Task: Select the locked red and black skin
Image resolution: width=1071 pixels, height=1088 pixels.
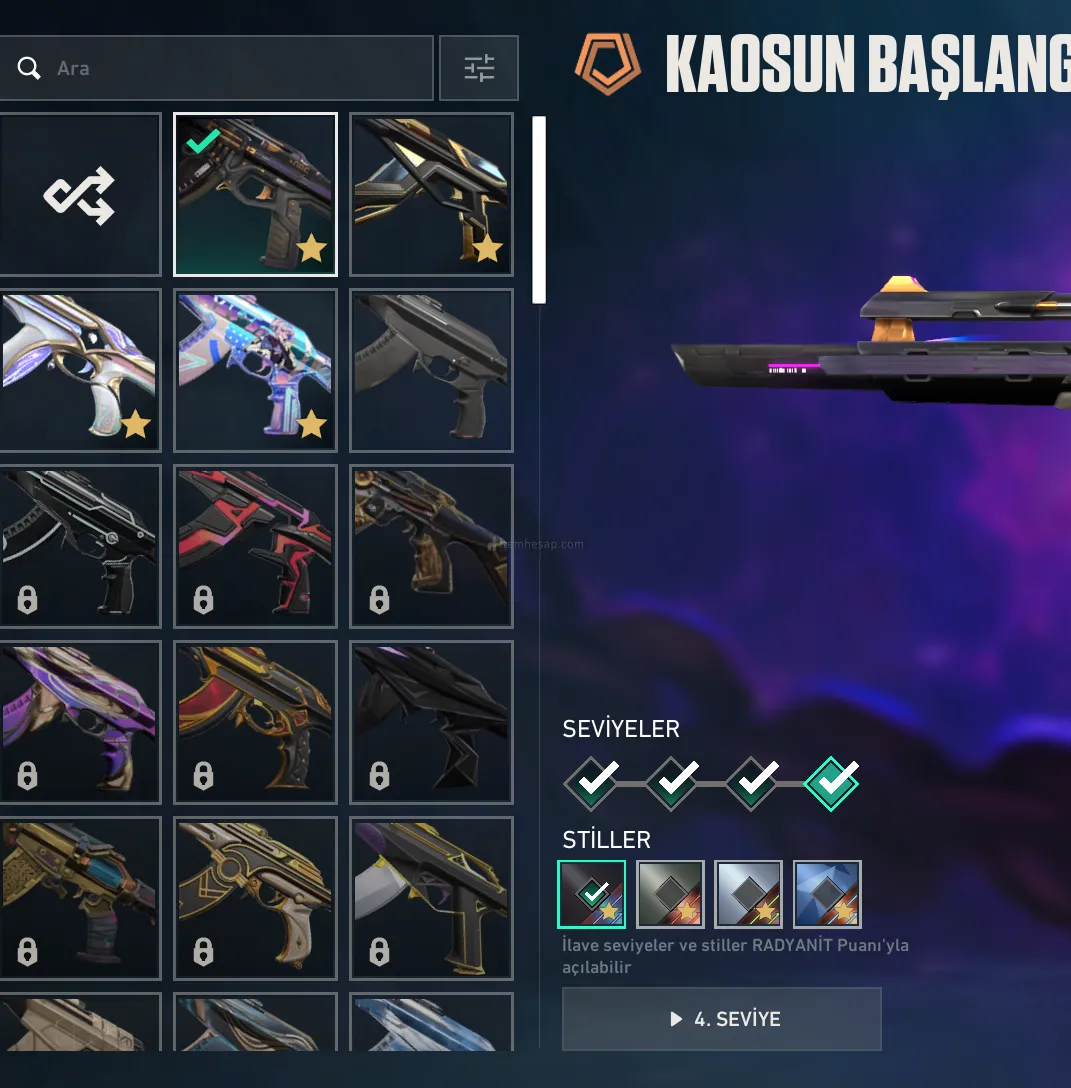Action: [x=255, y=546]
